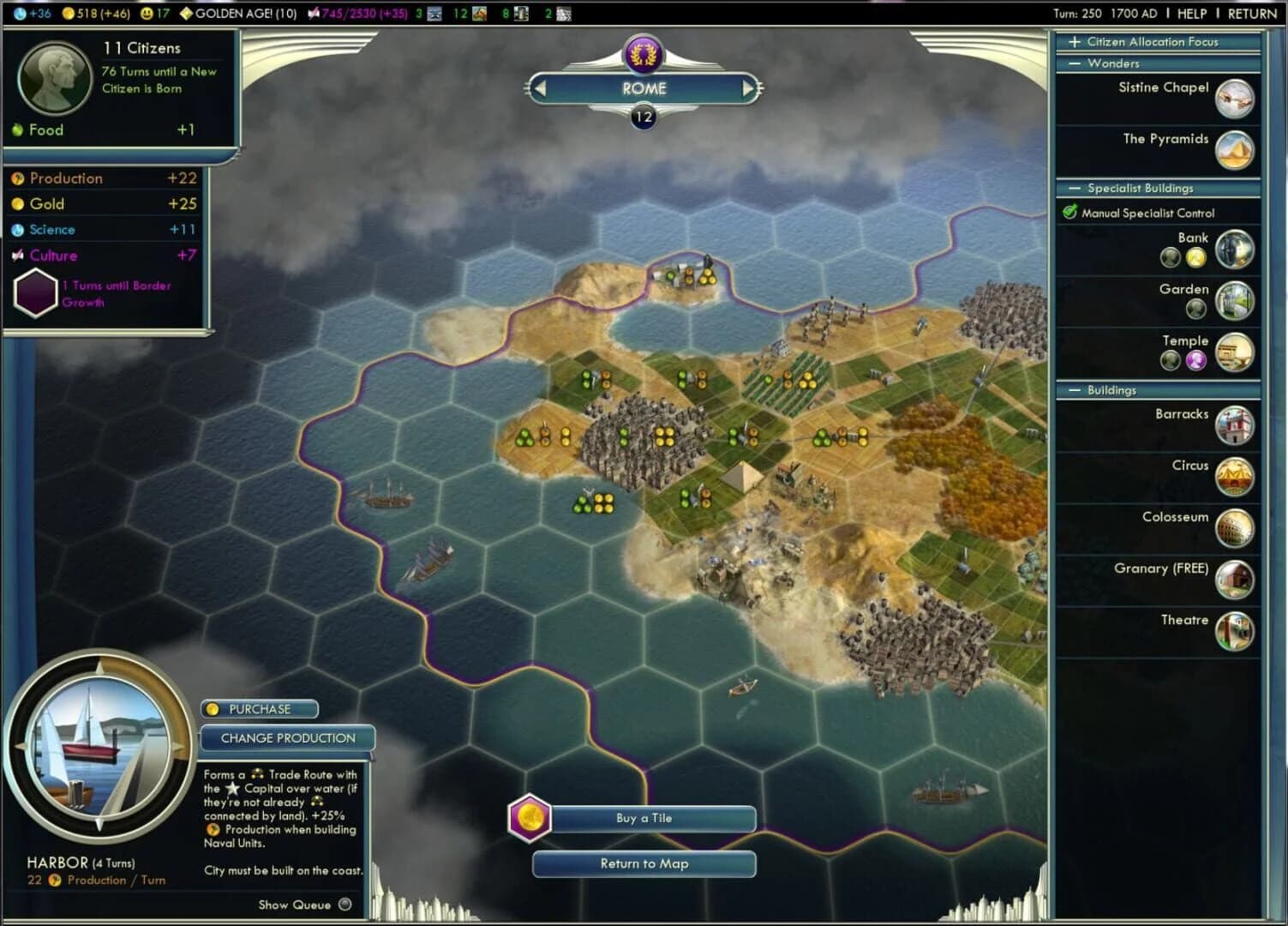Viewport: 1288px width, 926px height.
Task: Collapse the Buildings section
Action: pos(1074,390)
